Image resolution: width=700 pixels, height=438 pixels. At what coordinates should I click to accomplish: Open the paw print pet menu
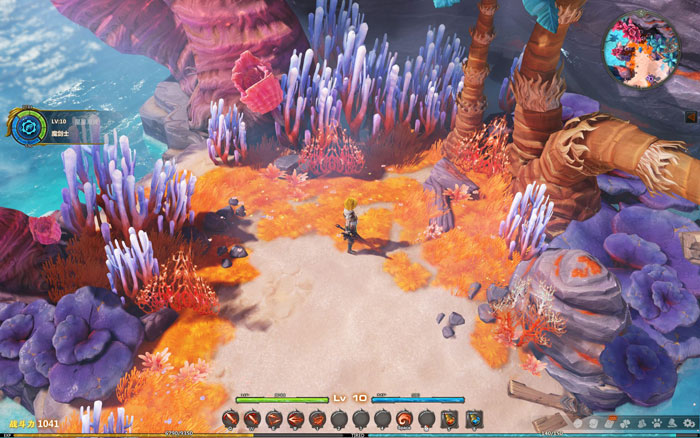(x=656, y=423)
